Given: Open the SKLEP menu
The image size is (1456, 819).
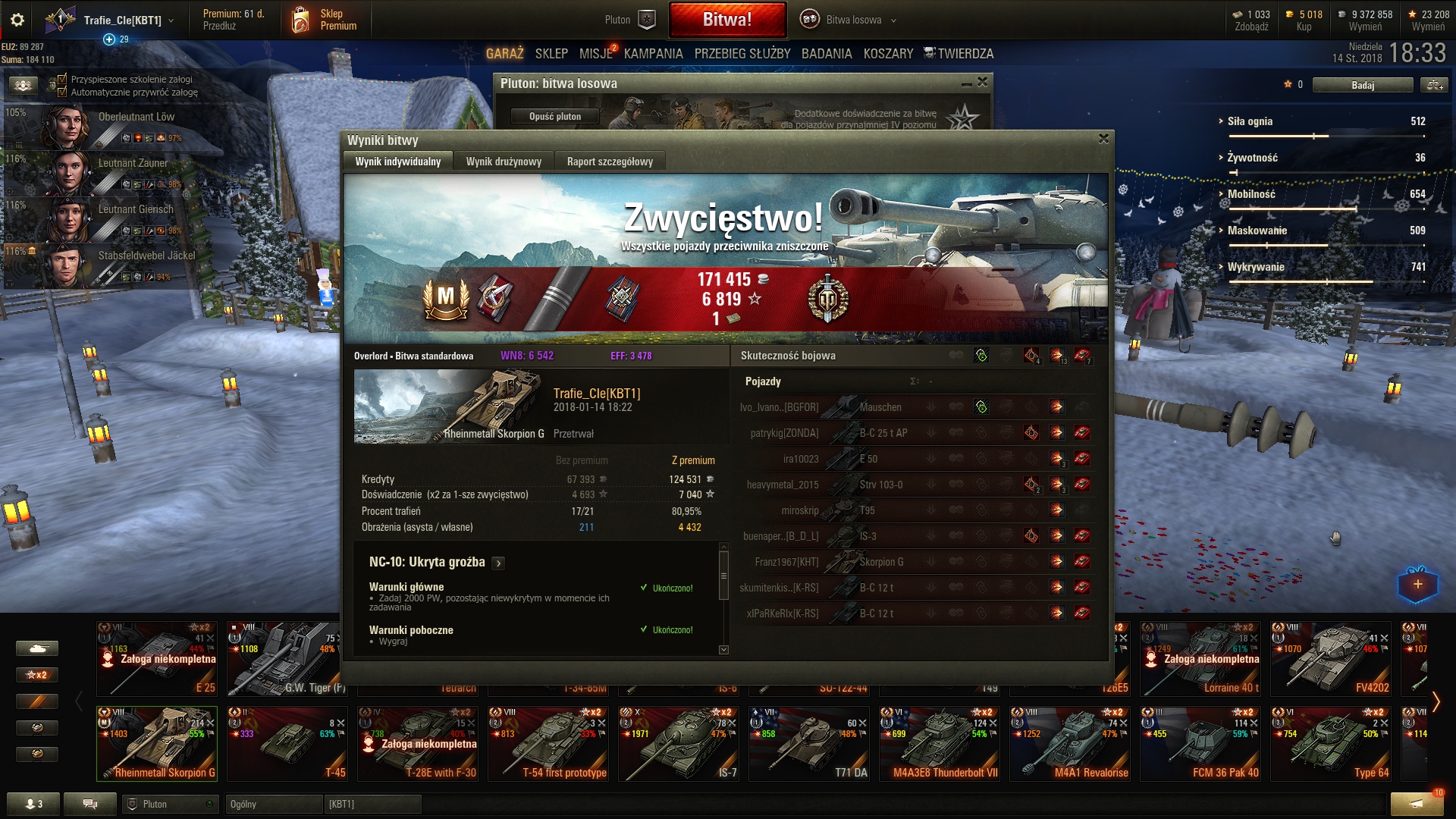Looking at the screenshot, I should pos(551,54).
